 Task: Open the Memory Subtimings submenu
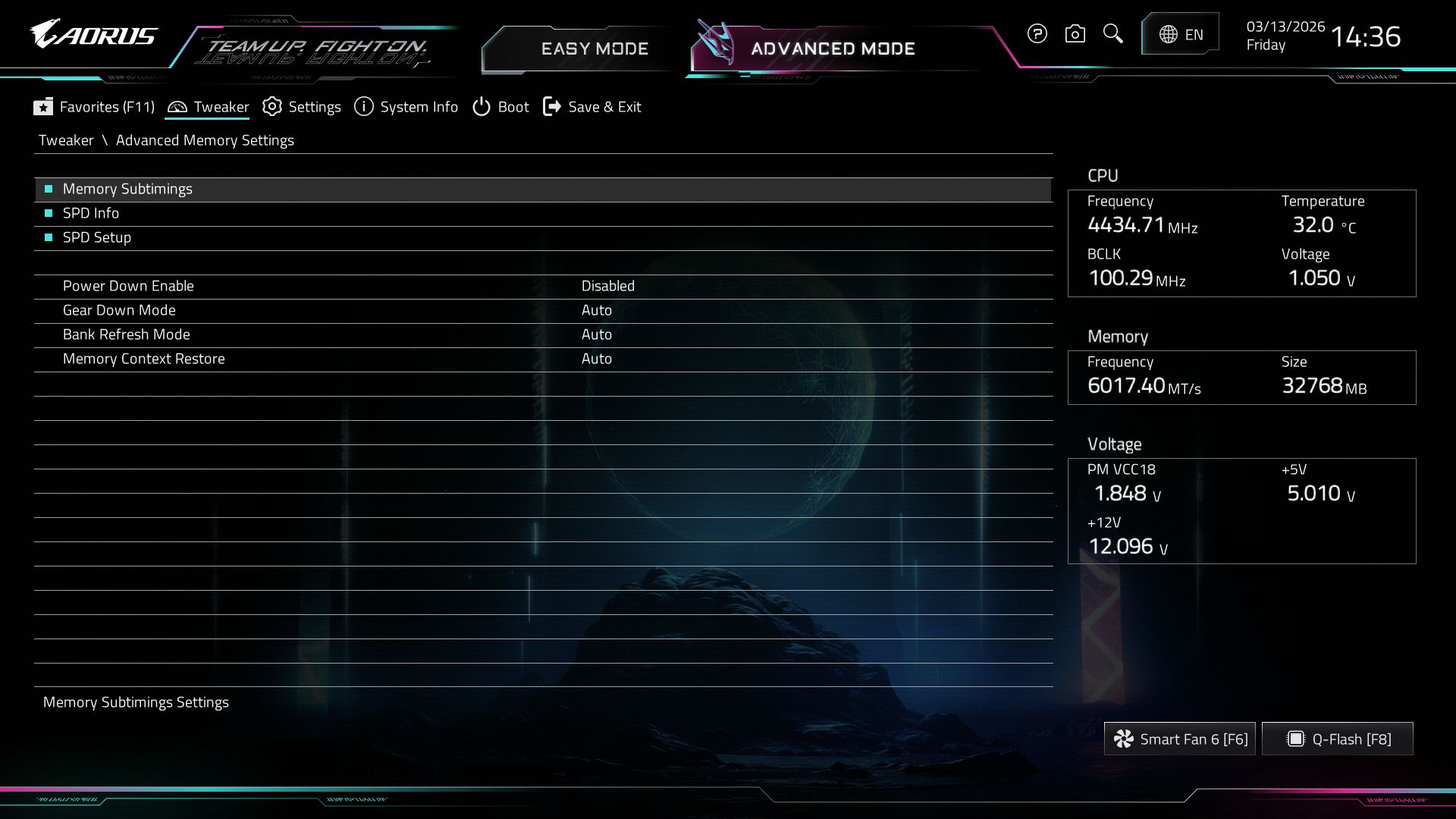tap(127, 189)
